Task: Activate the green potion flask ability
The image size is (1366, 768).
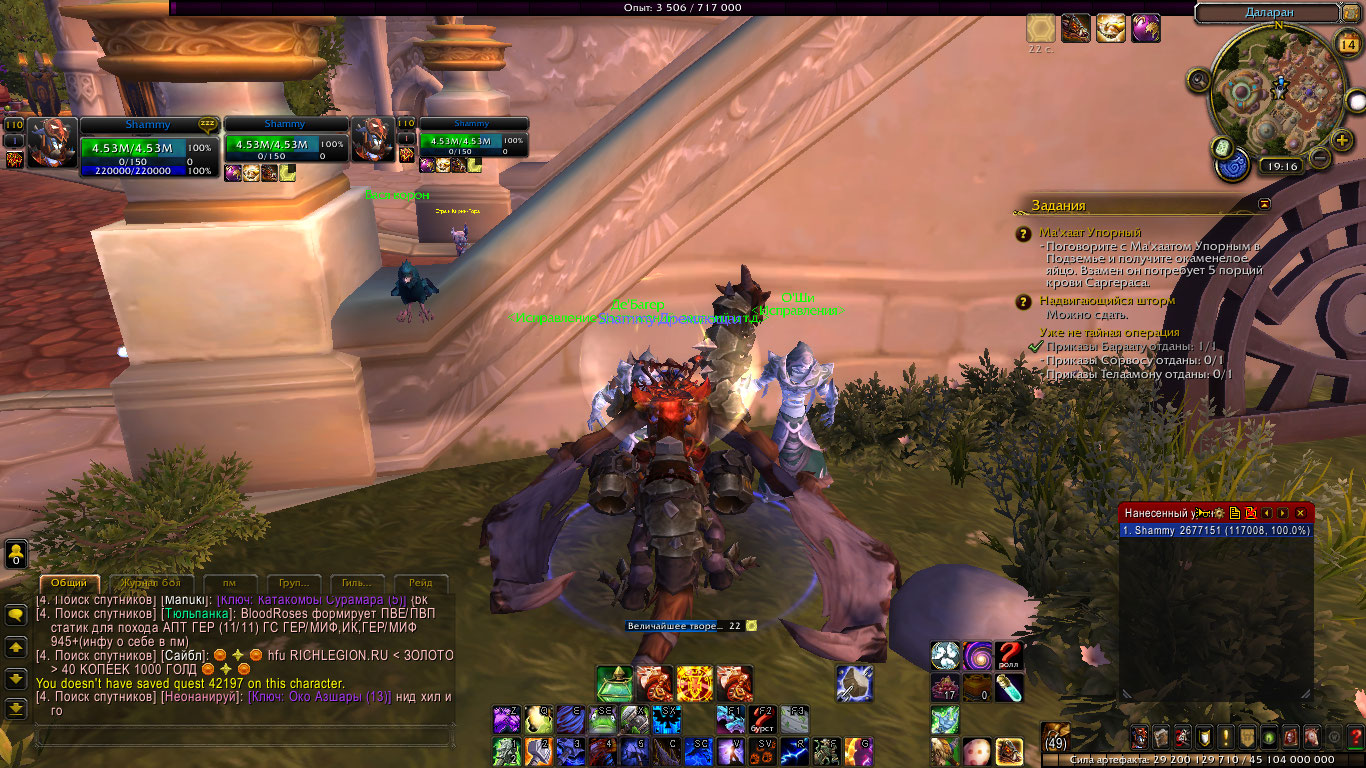Action: [x=613, y=683]
